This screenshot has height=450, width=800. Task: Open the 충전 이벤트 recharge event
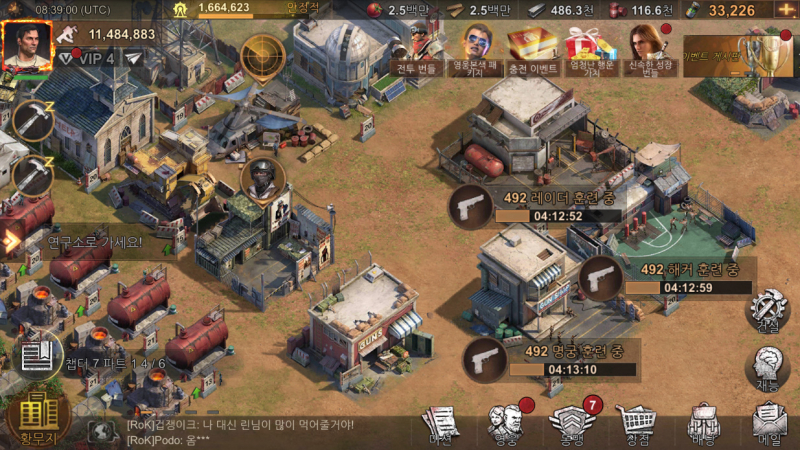coord(531,50)
